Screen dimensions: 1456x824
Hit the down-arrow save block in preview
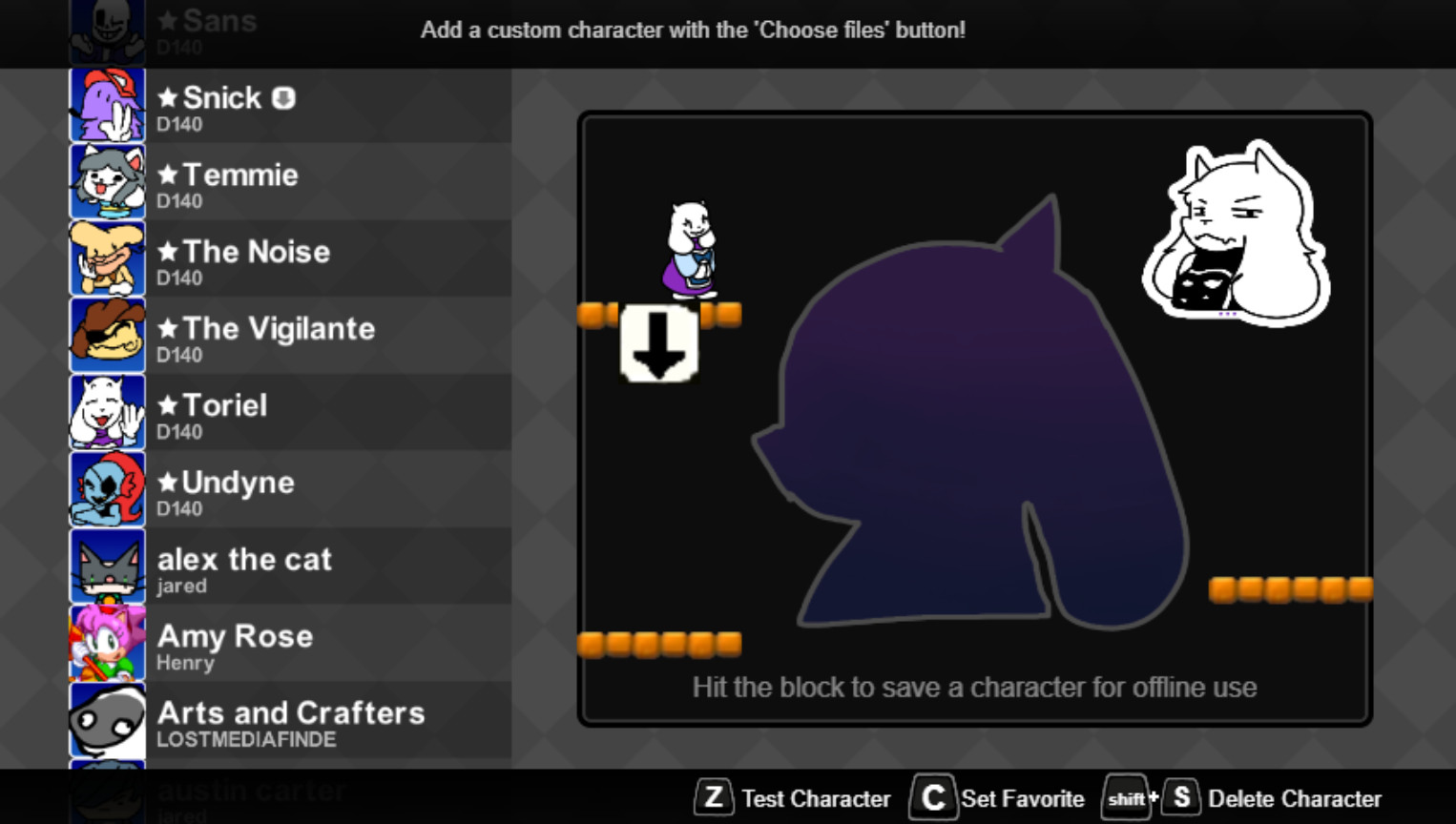point(658,345)
